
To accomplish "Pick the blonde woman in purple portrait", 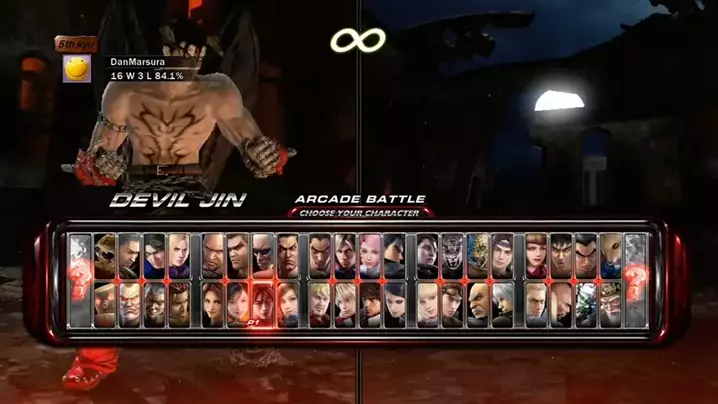I will [179, 255].
